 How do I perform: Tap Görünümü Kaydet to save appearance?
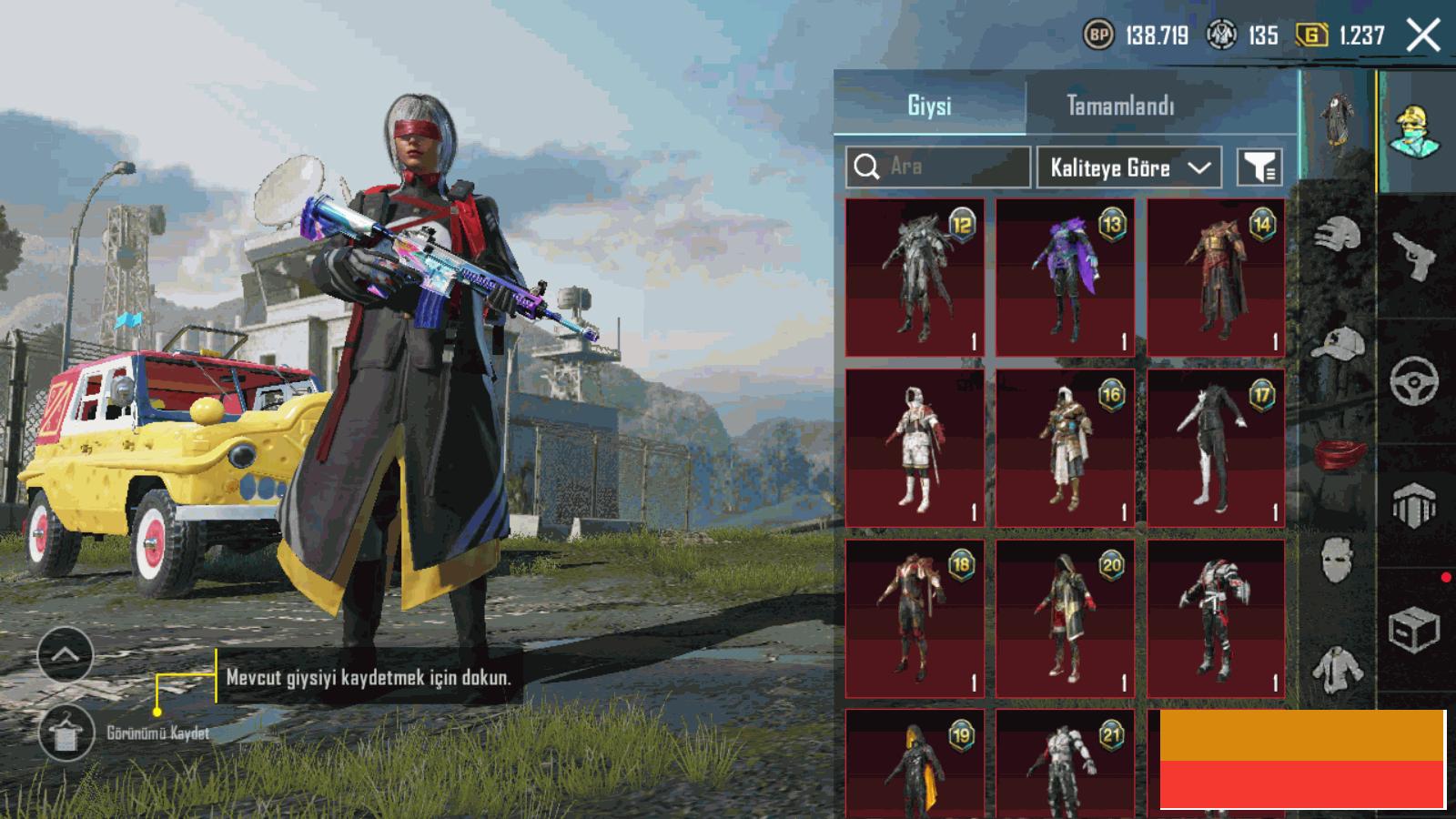[66, 733]
